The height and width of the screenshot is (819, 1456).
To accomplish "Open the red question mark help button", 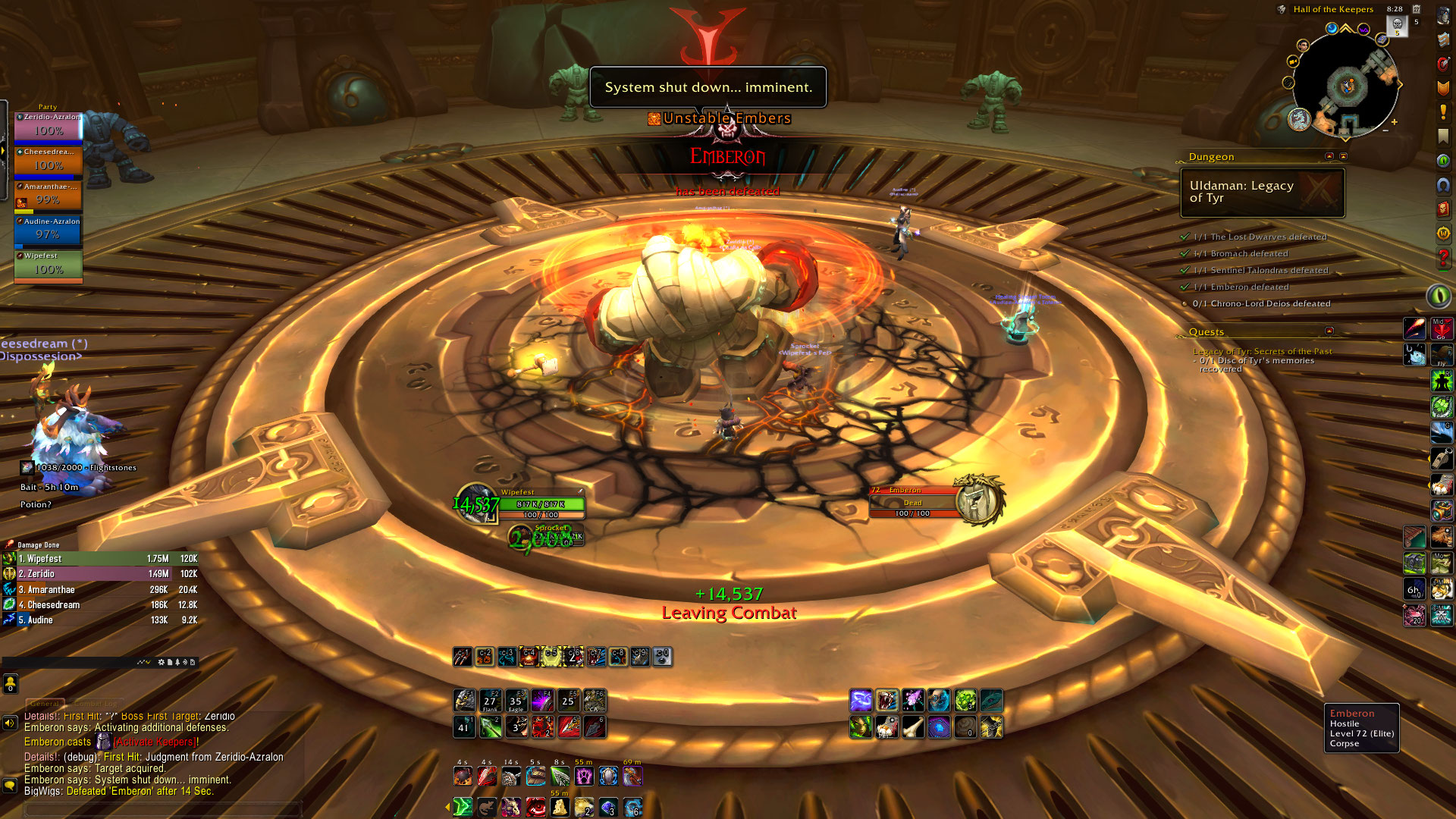I will click(1443, 258).
